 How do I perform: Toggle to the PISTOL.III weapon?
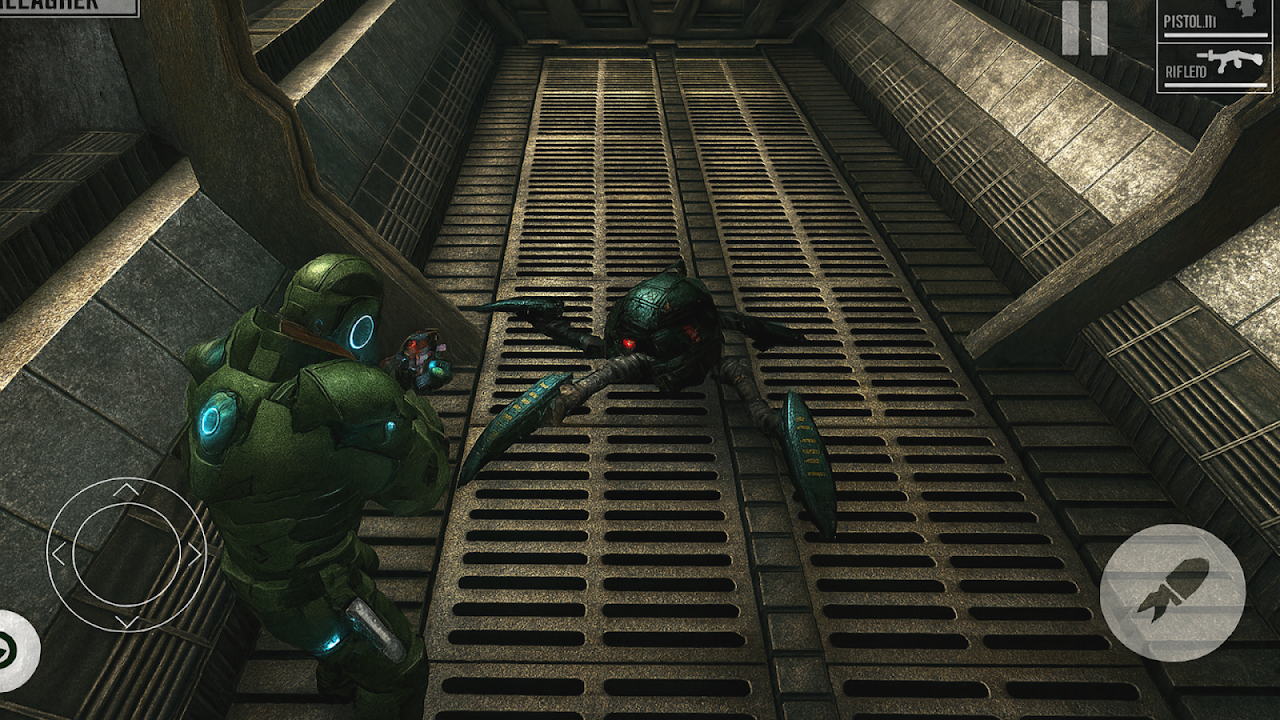tap(1215, 20)
